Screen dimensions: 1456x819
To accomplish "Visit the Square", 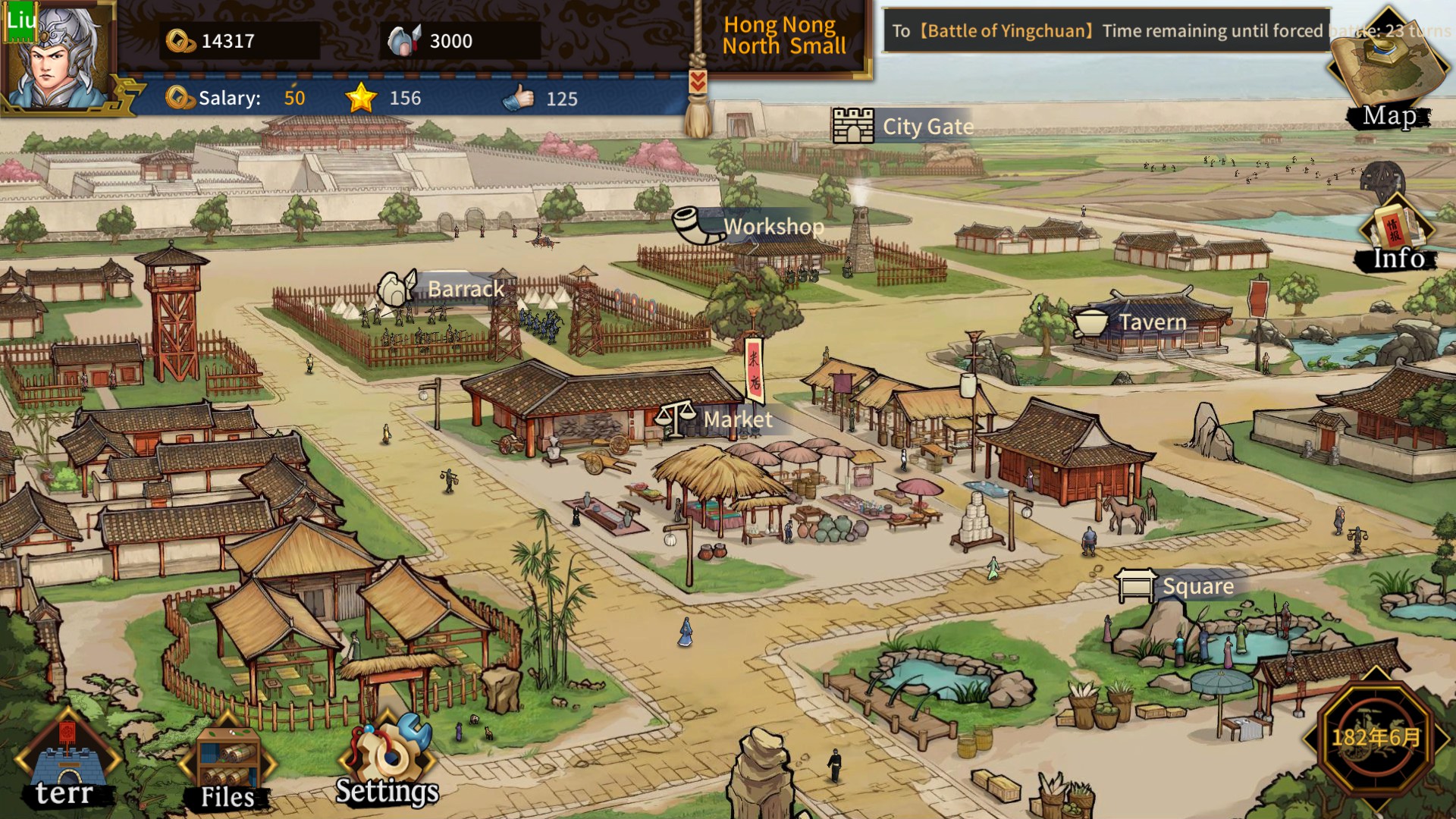I will (1175, 586).
